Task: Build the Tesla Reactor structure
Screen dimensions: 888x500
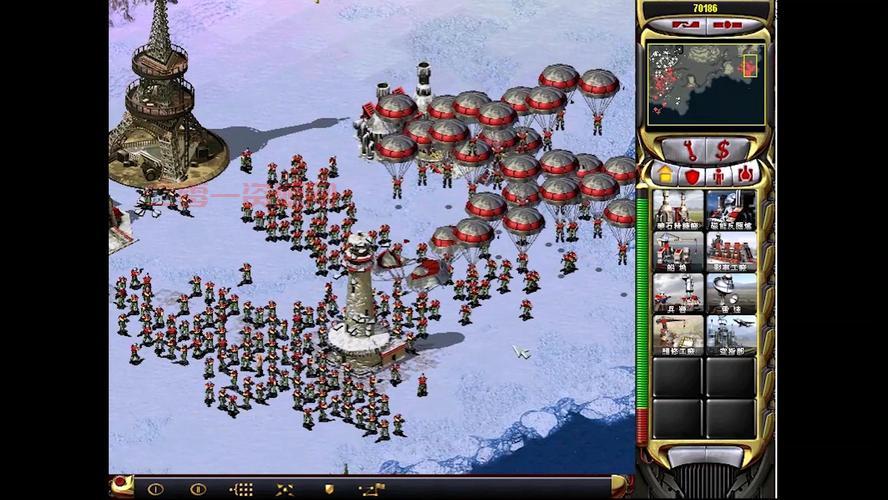Action: click(x=731, y=210)
